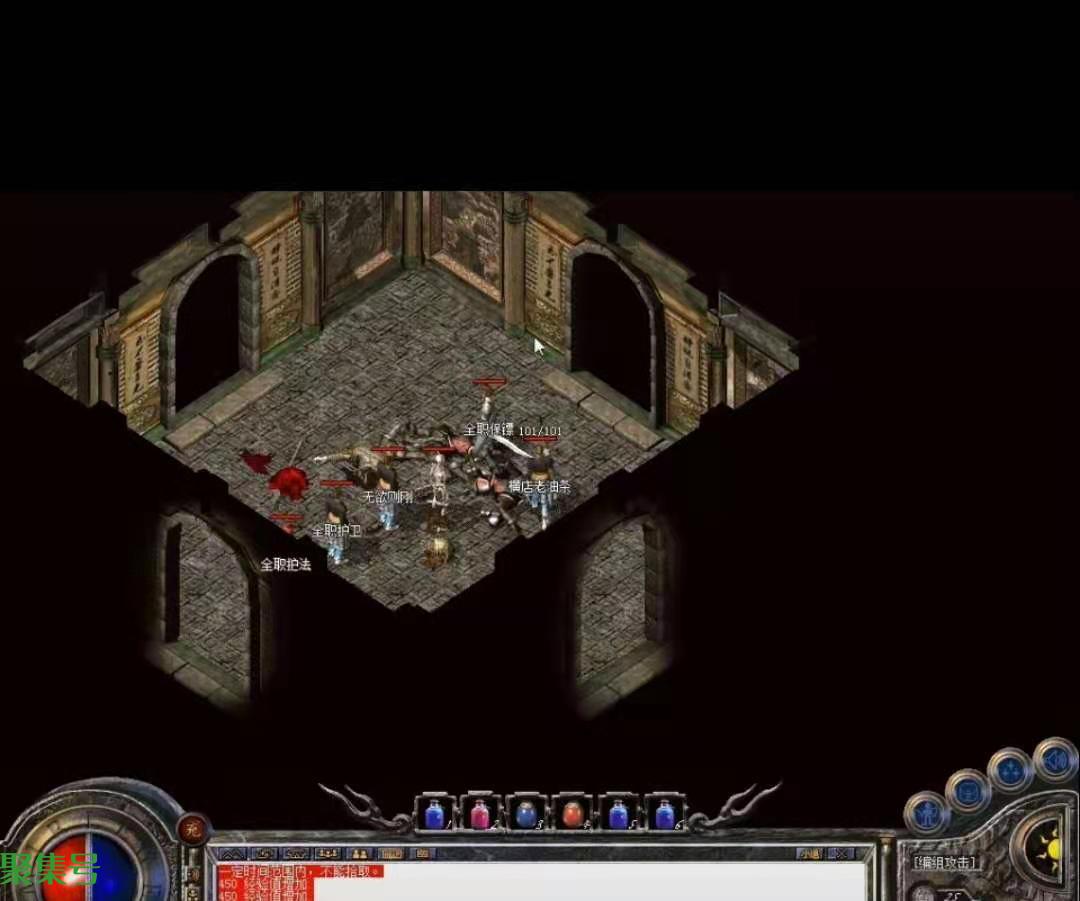
Task: Use the round blue potion in belt slot 3
Action: (526, 814)
